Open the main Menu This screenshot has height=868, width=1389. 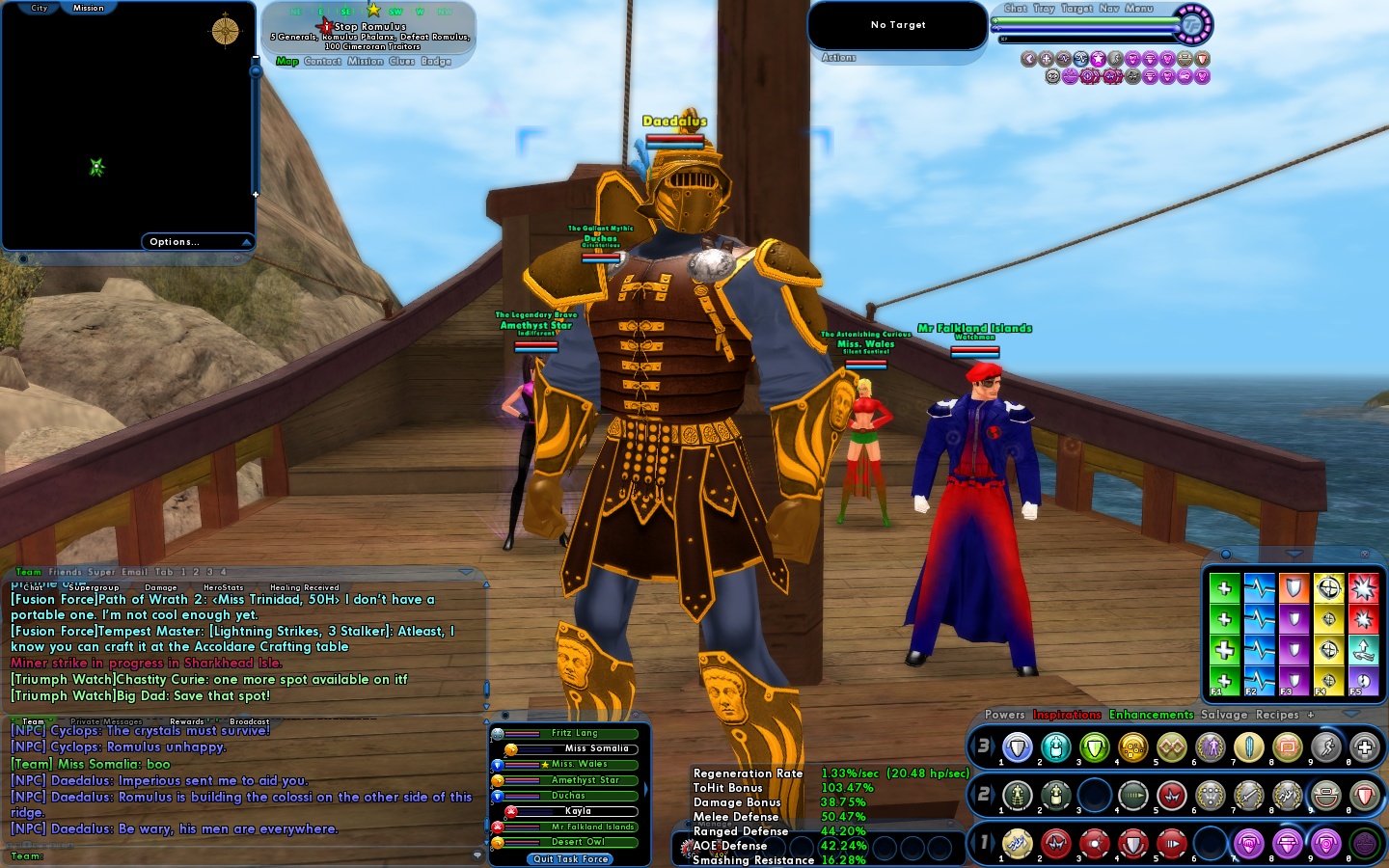(x=1139, y=9)
